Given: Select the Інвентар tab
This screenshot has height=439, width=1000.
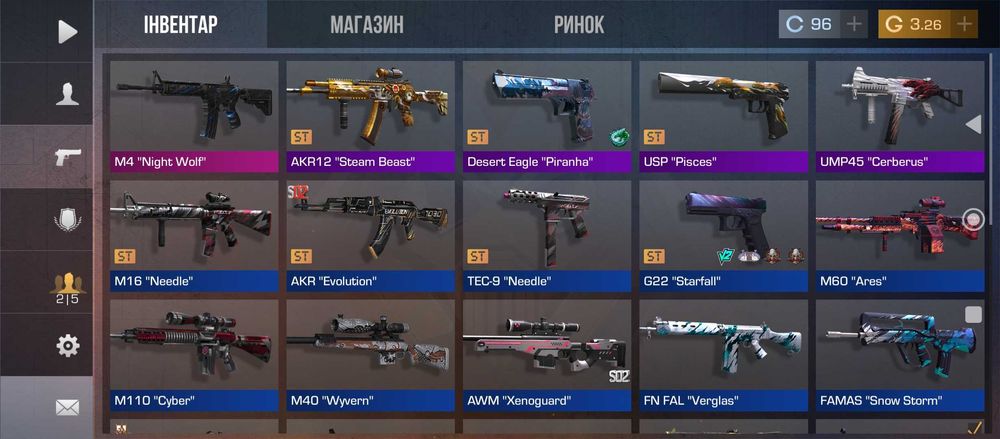Looking at the screenshot, I should point(180,25).
